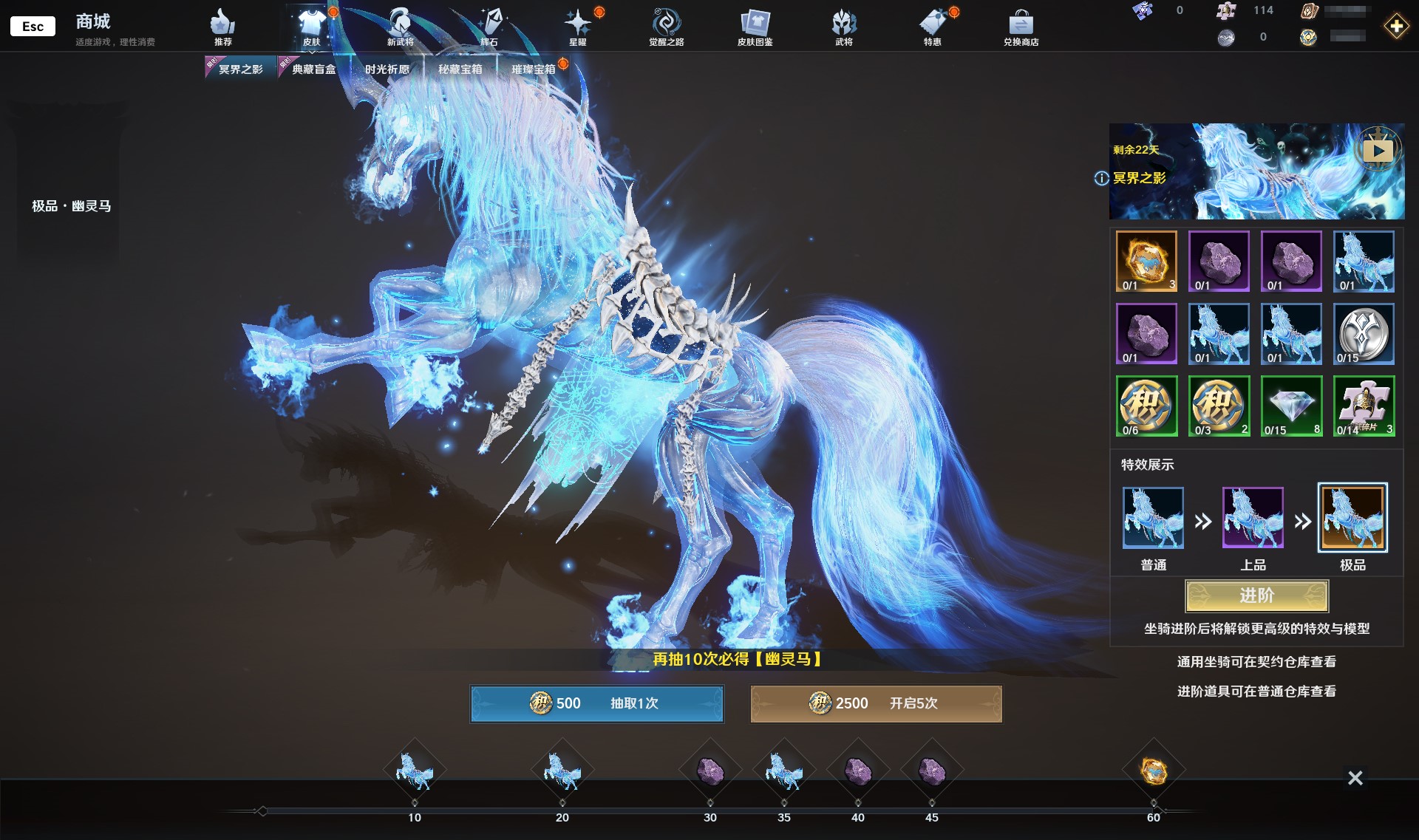This screenshot has height=840, width=1419.
Task: Select the 武将 category
Action: (x=843, y=28)
